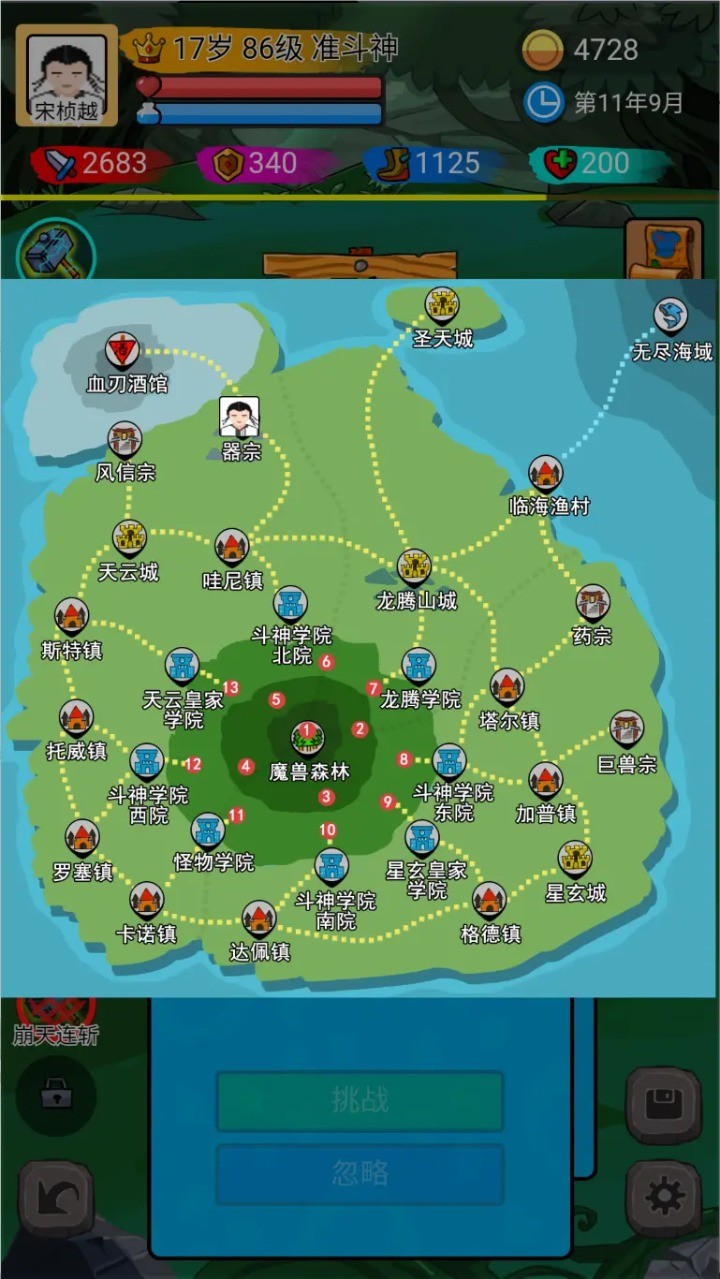
Task: Select 天云城 castle marker
Action: (129, 538)
